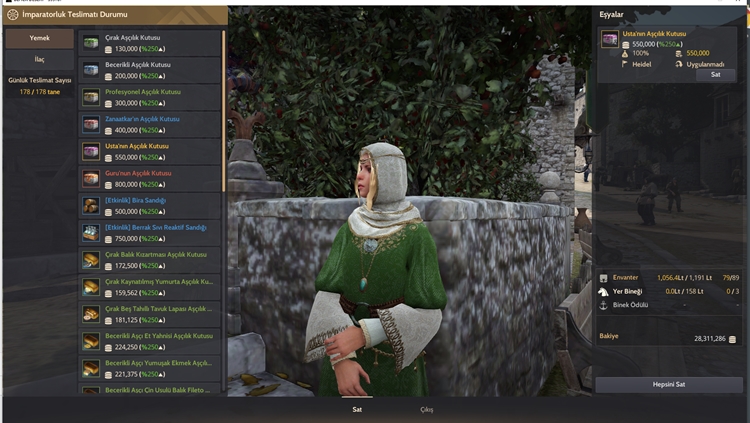
Task: Switch to the Yemek category tab
Action: point(39,38)
